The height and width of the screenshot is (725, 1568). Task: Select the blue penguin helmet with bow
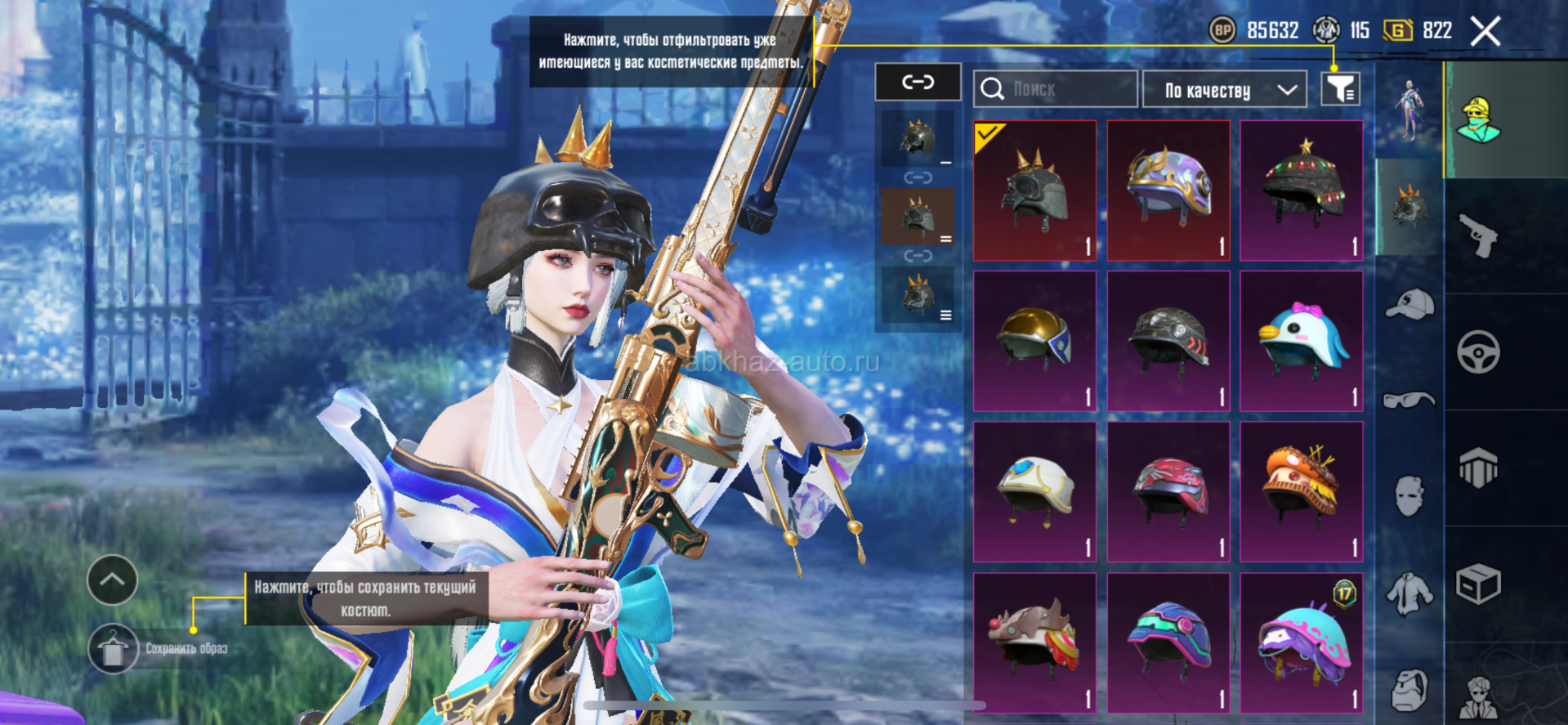[1301, 341]
